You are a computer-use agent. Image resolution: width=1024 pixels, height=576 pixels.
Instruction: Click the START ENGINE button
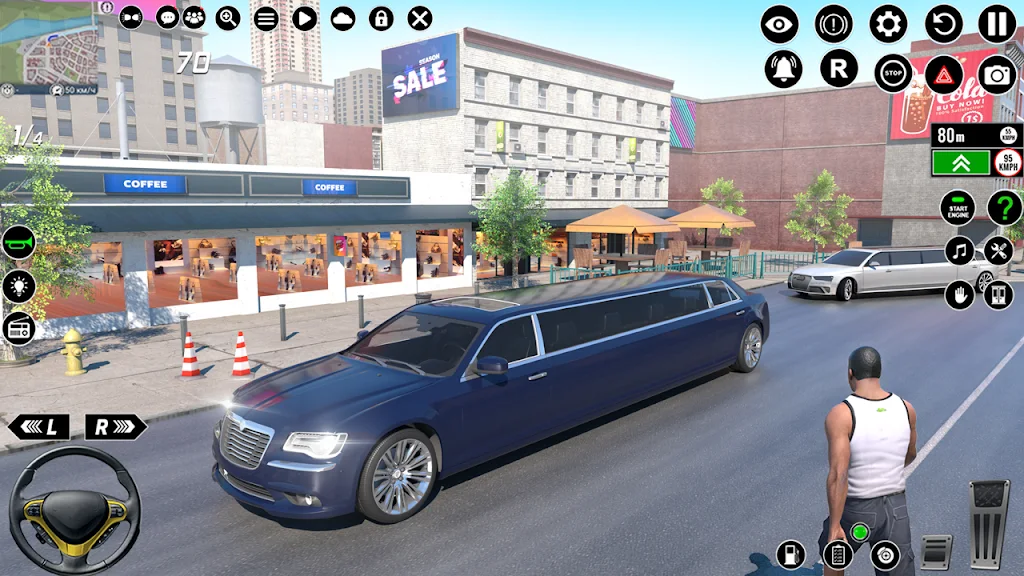pyautogui.click(x=958, y=207)
